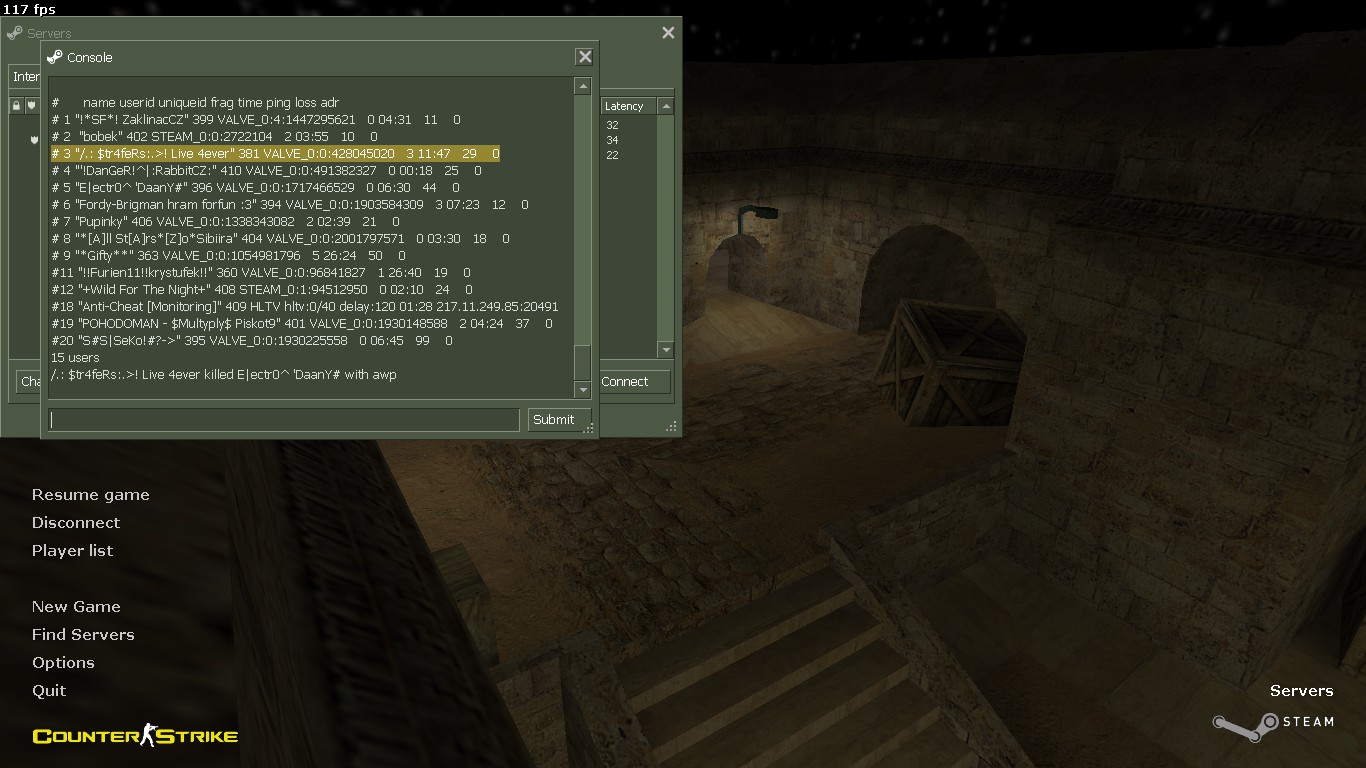Quit the game

point(49,691)
